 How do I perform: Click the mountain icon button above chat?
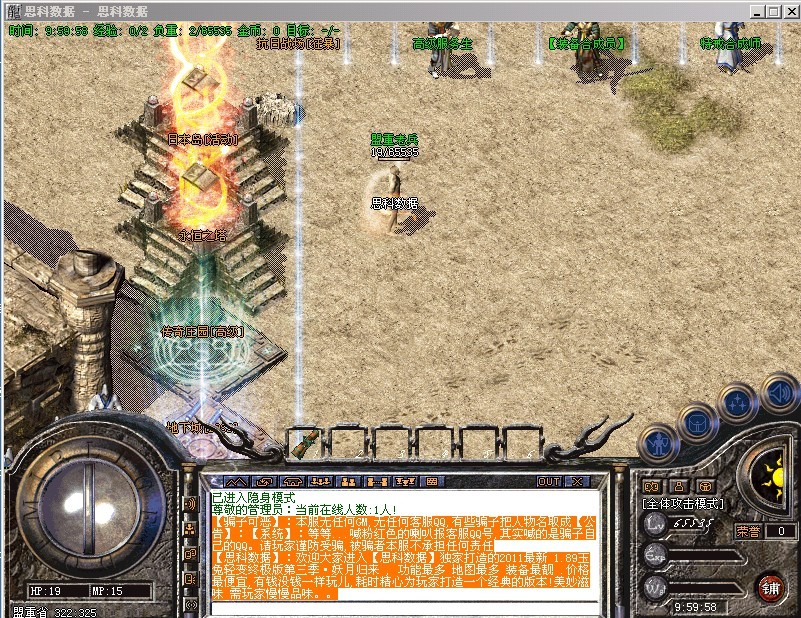(232, 482)
